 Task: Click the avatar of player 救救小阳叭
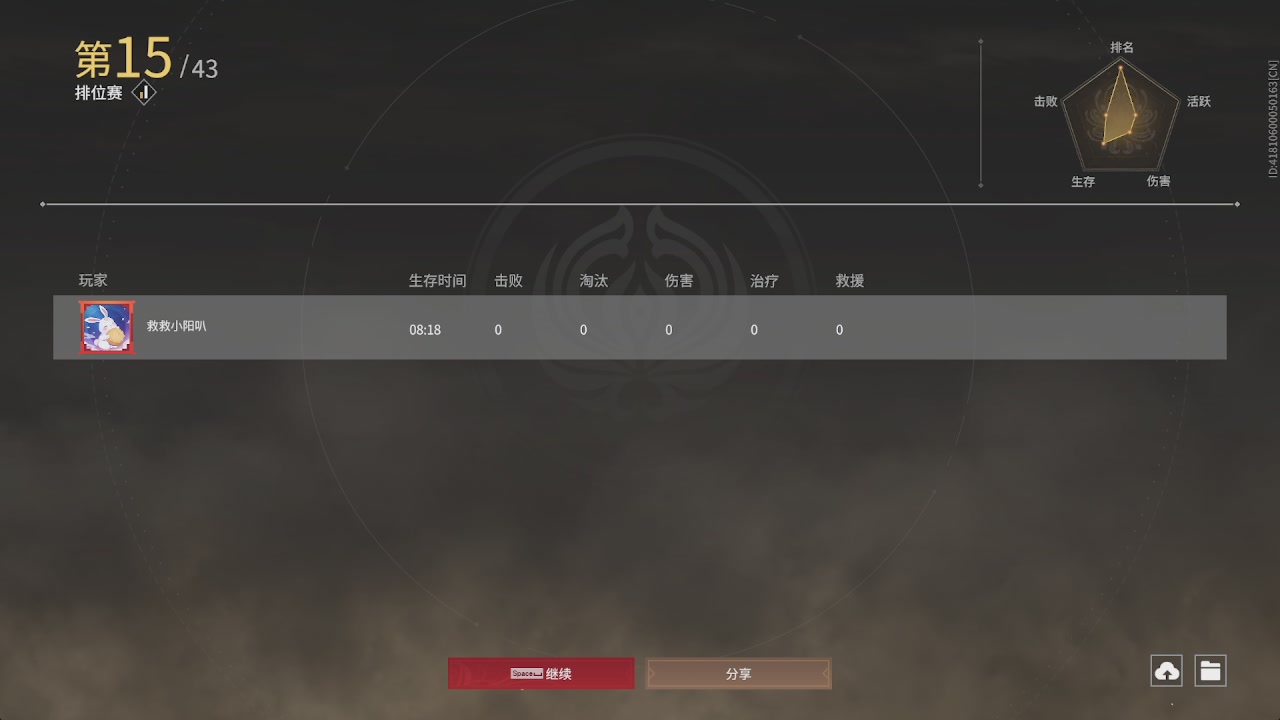(106, 327)
